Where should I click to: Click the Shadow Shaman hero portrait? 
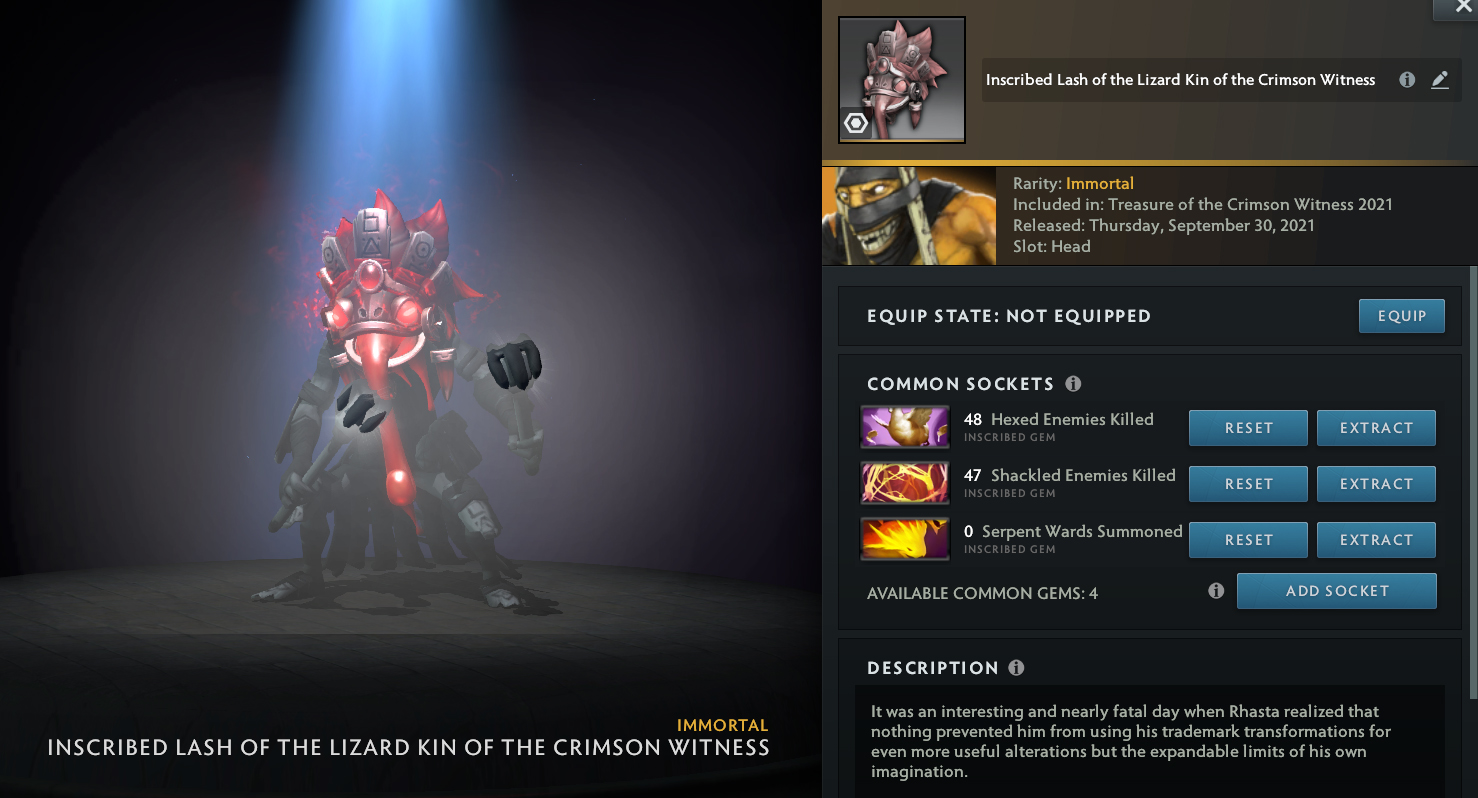pyautogui.click(x=909, y=216)
